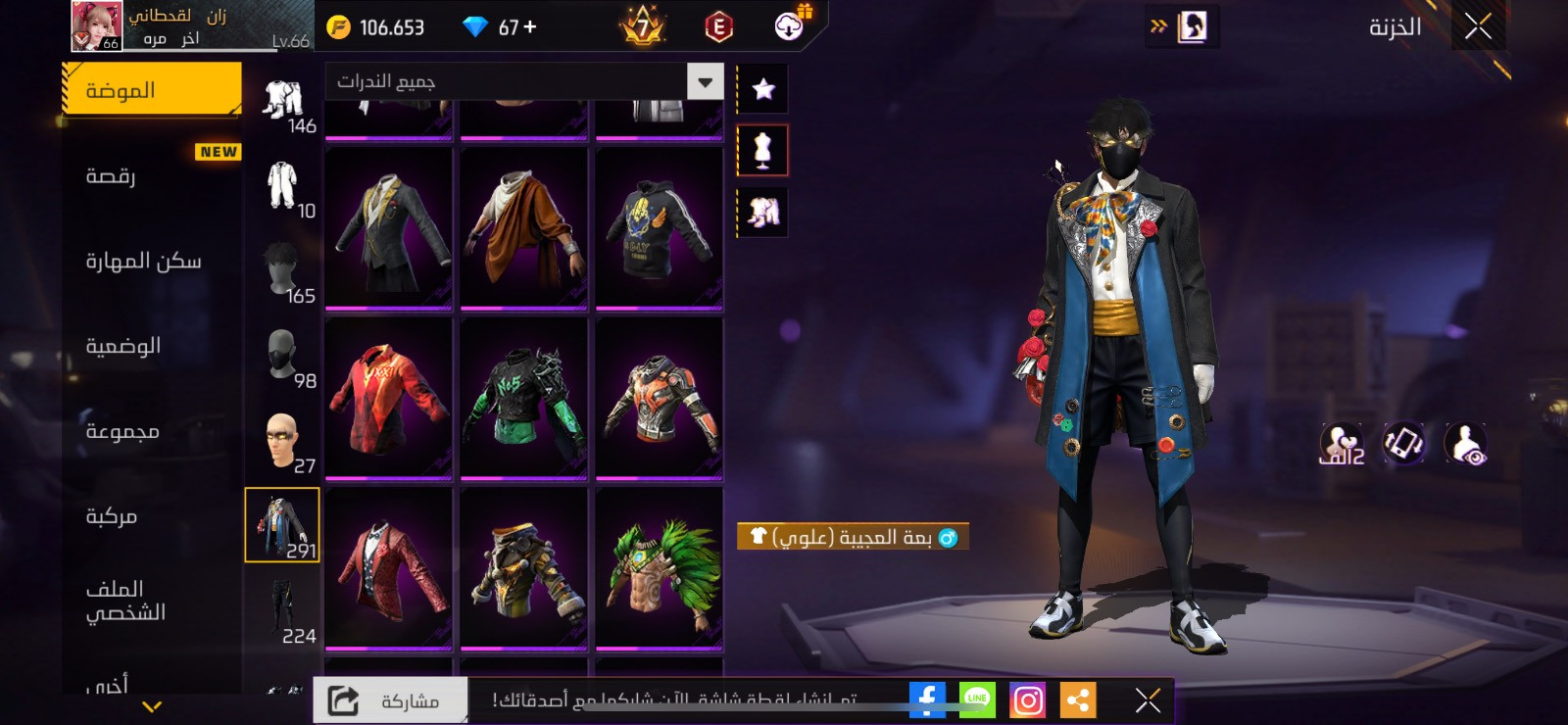Image resolution: width=1568 pixels, height=725 pixels.
Task: Dismiss the screenshot share bar
Action: coord(1148,701)
